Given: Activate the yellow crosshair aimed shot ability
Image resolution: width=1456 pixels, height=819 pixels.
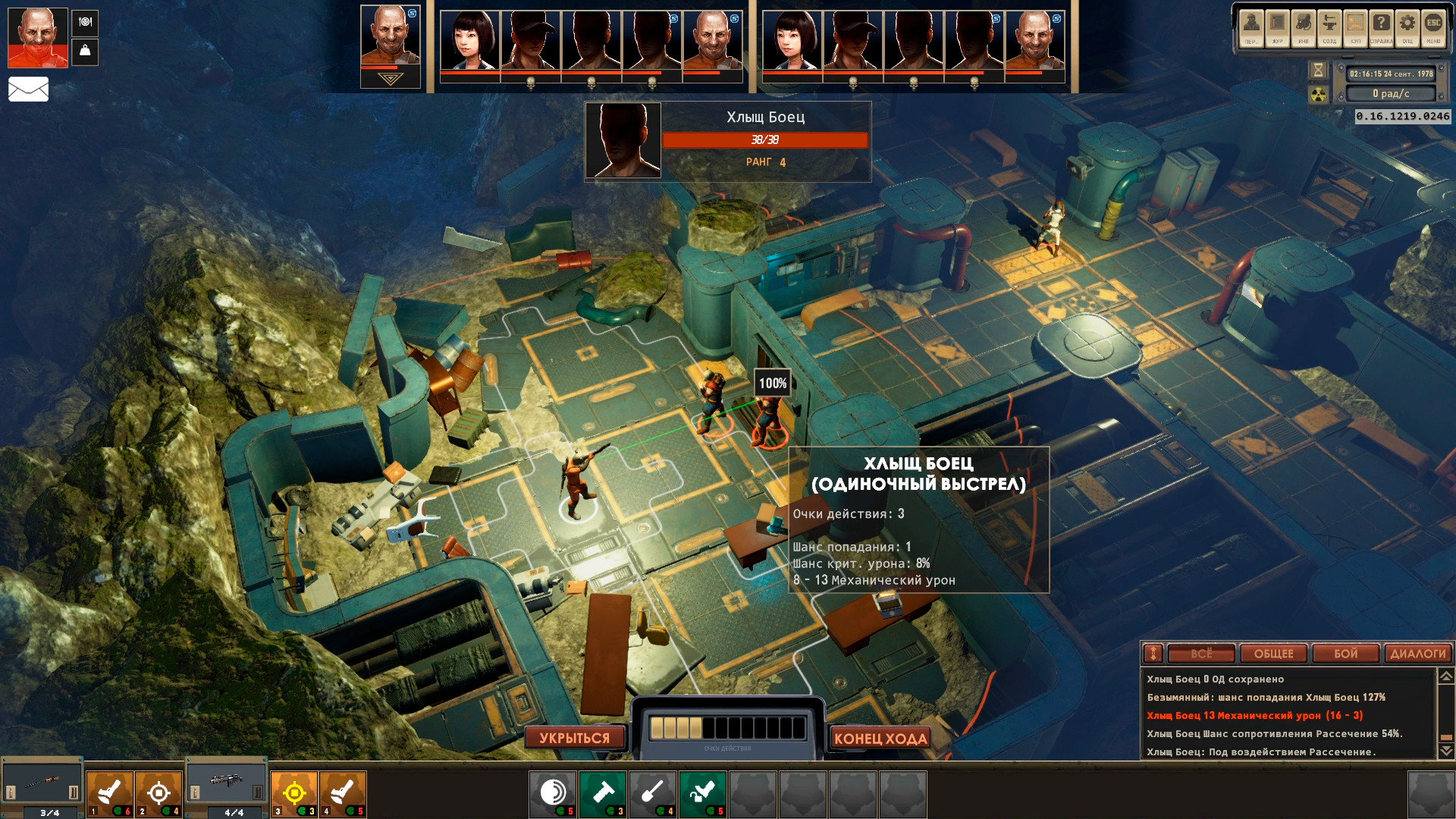Looking at the screenshot, I should coord(294,793).
